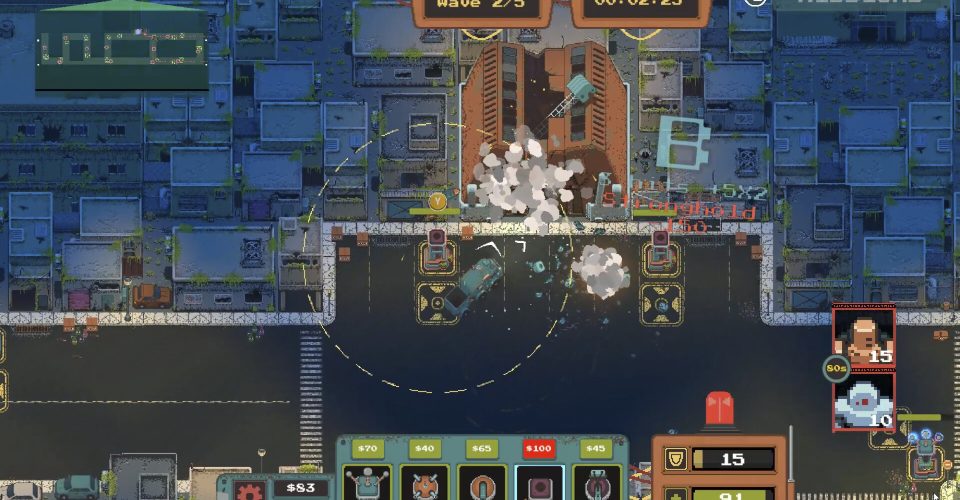Select the $70 tower build slot
Viewport: 960px width, 500px height.
tap(367, 482)
